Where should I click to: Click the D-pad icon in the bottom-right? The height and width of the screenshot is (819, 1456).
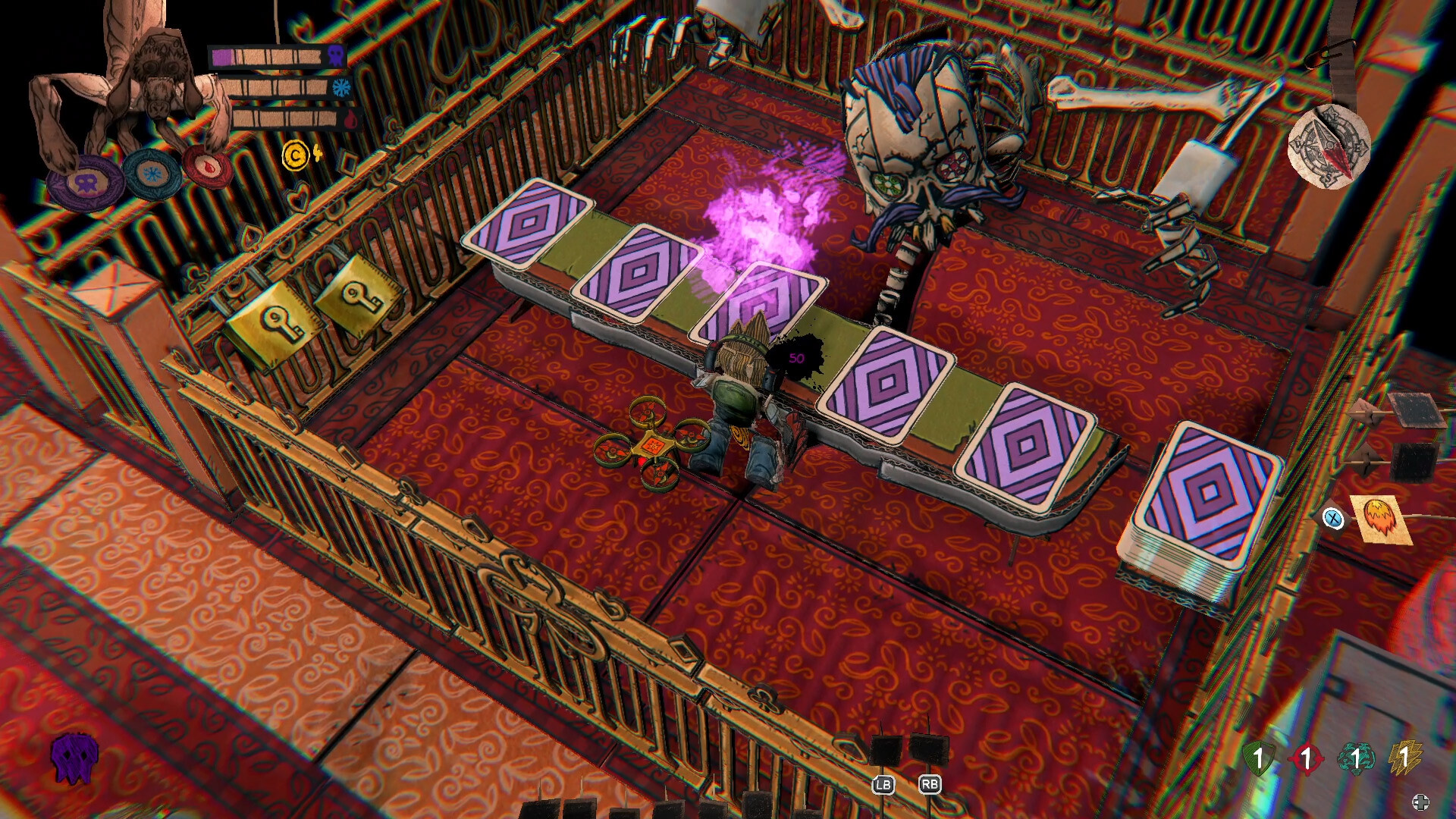[1422, 802]
